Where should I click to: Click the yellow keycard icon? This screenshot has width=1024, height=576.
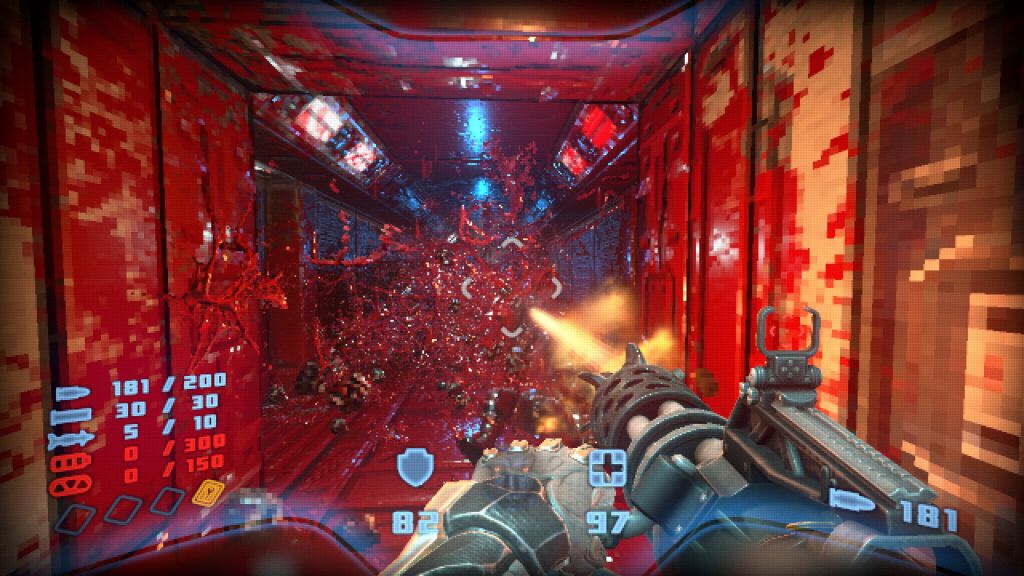point(207,495)
